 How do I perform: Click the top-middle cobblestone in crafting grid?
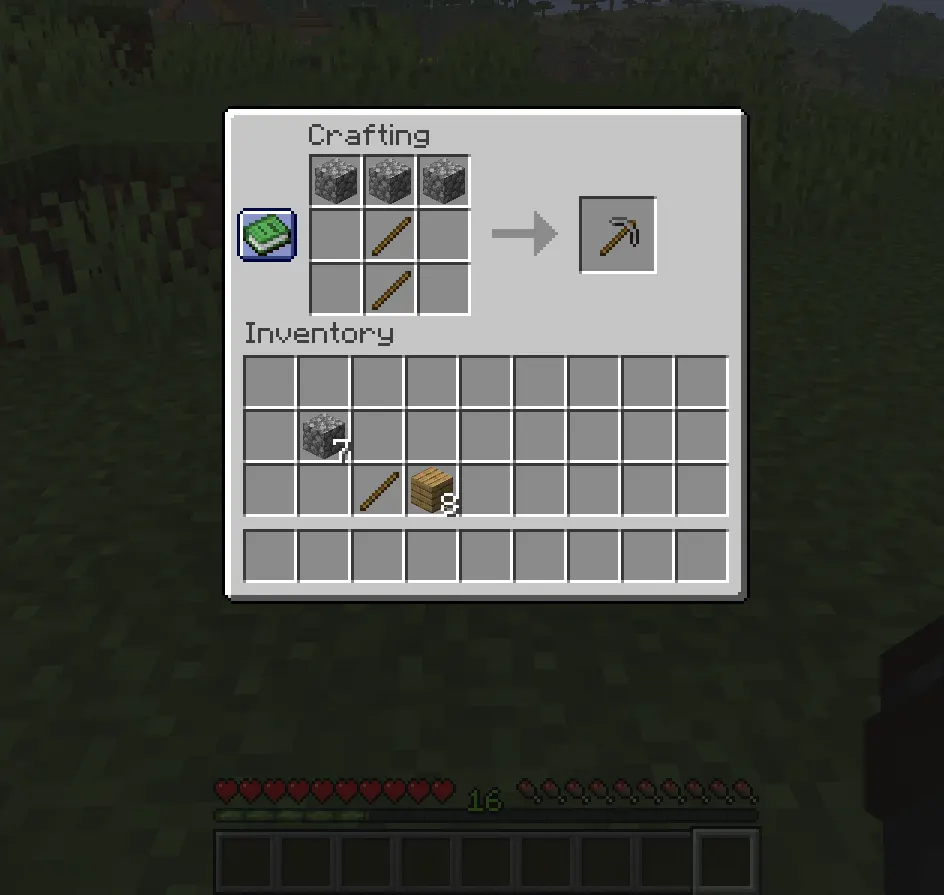(x=390, y=182)
